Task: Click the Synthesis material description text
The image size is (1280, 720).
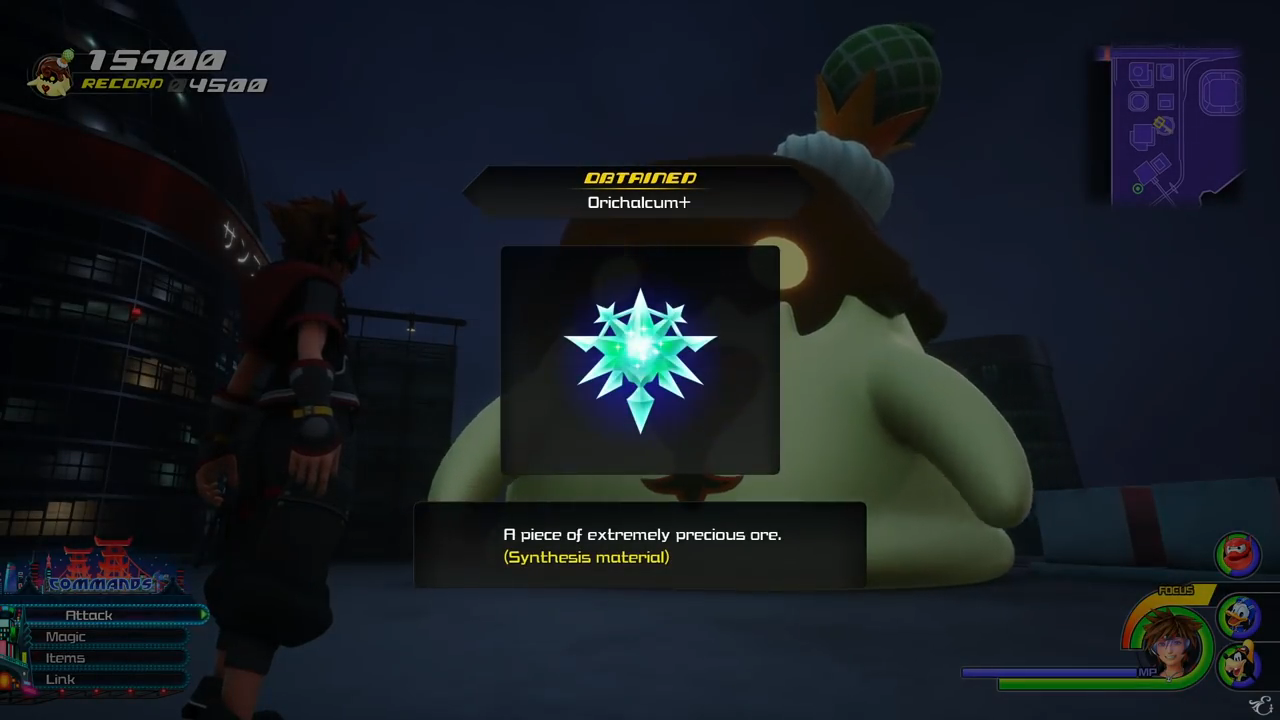Action: [586, 557]
